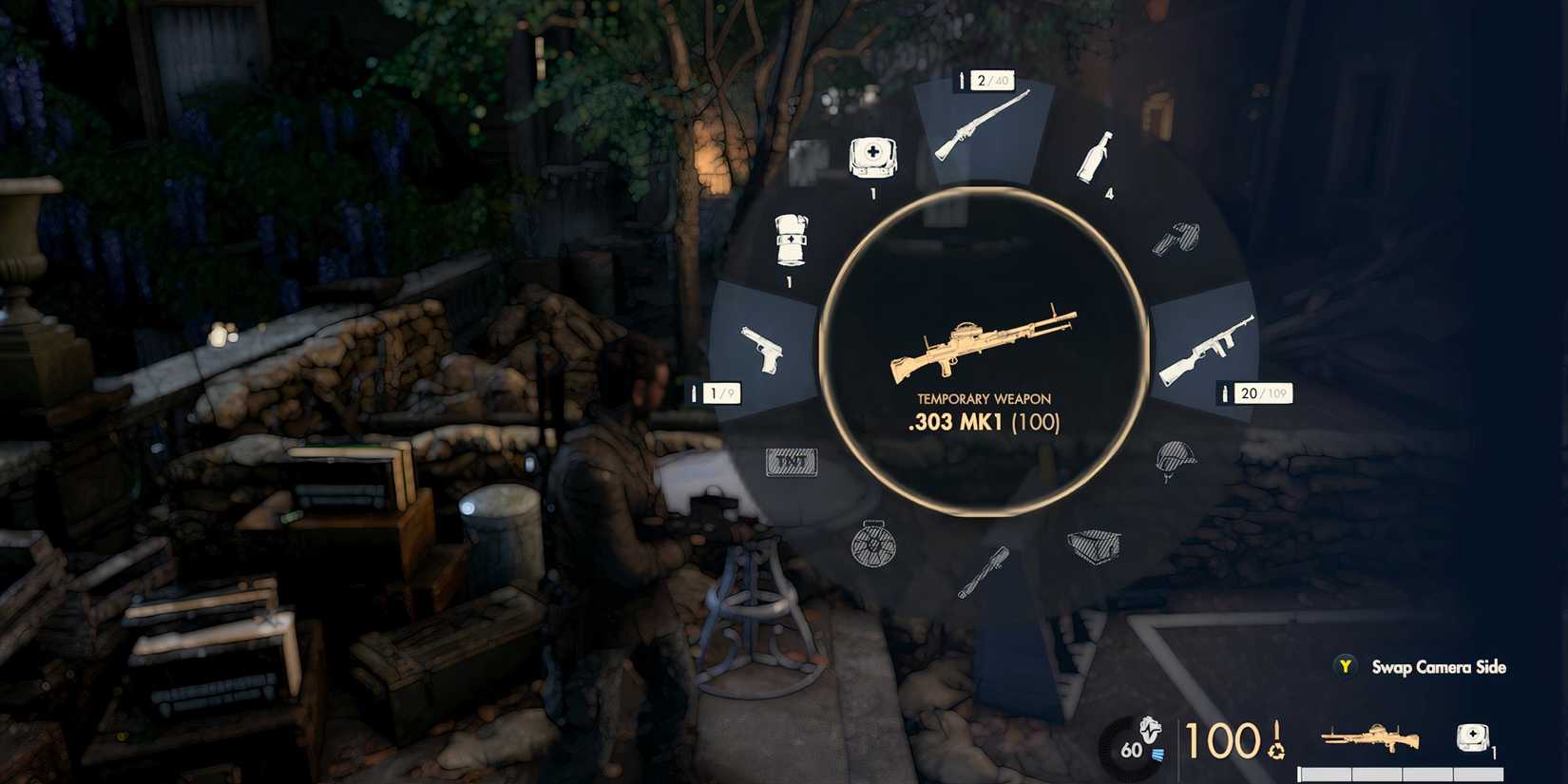Click the Swap Camera Side label
The image size is (1568, 784).
1437,668
